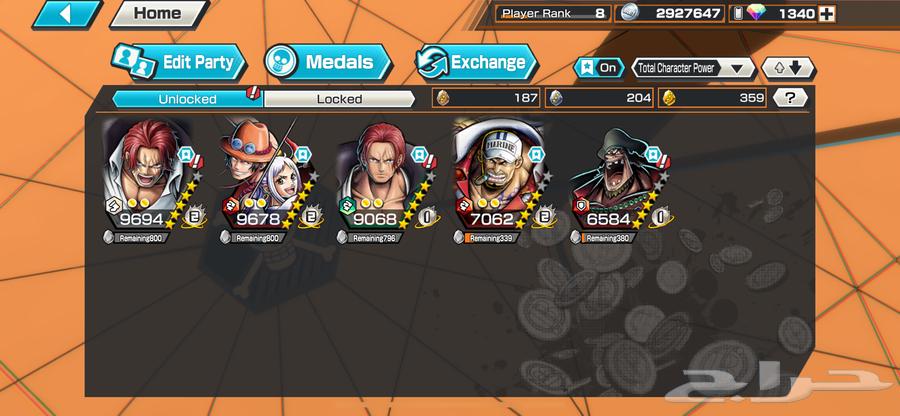This screenshot has height=416, width=900.
Task: Switch to the Locked characters tab
Action: coord(339,98)
